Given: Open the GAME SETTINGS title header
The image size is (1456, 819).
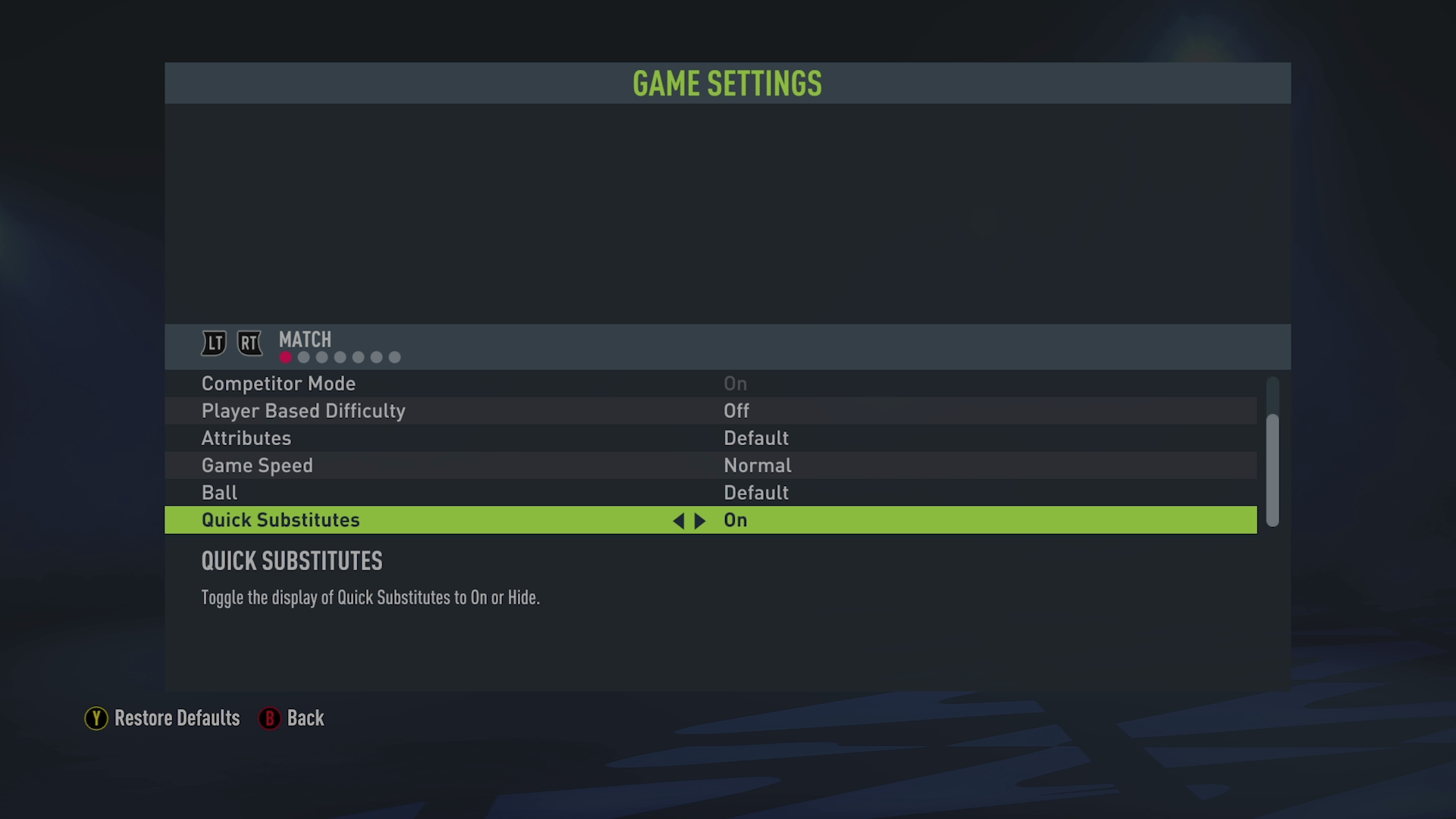Looking at the screenshot, I should tap(727, 84).
